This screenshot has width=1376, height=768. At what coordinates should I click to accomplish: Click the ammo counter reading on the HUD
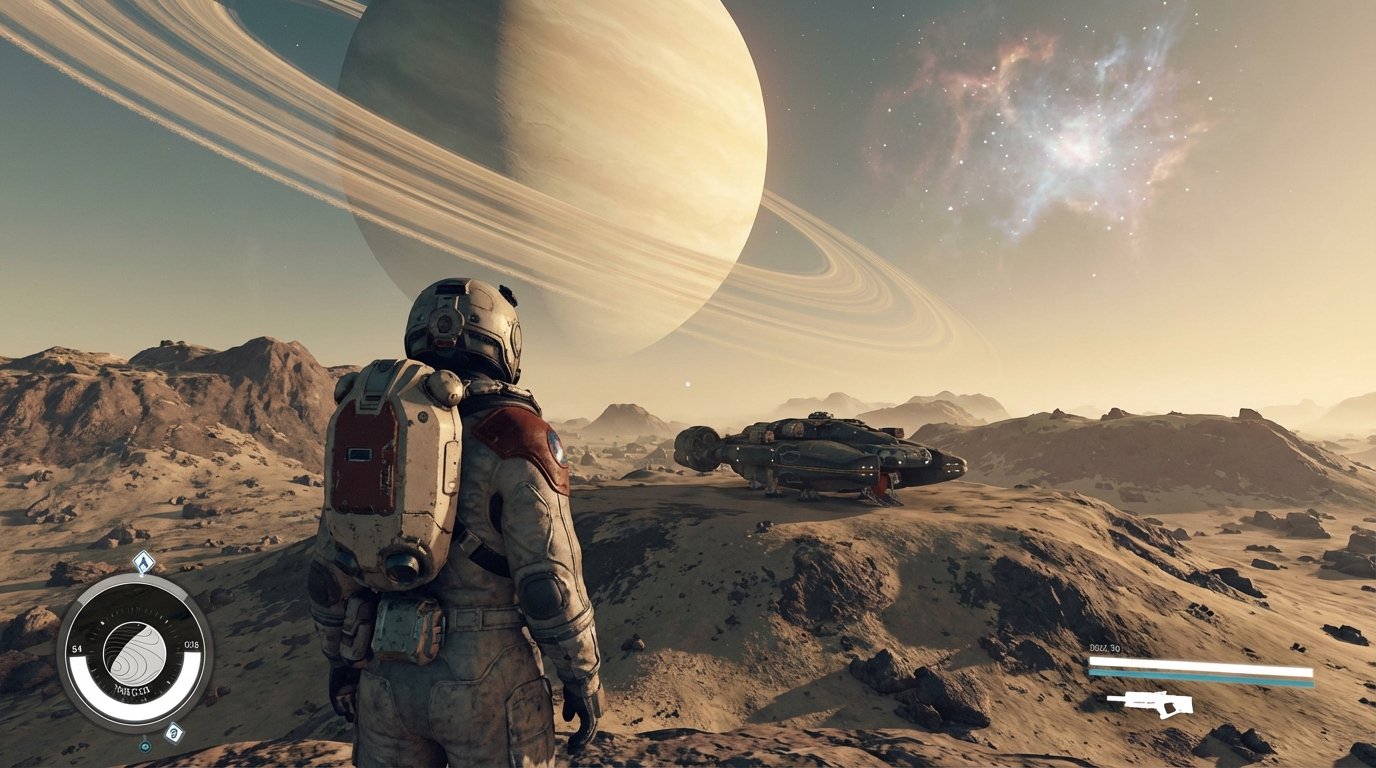1103,648
